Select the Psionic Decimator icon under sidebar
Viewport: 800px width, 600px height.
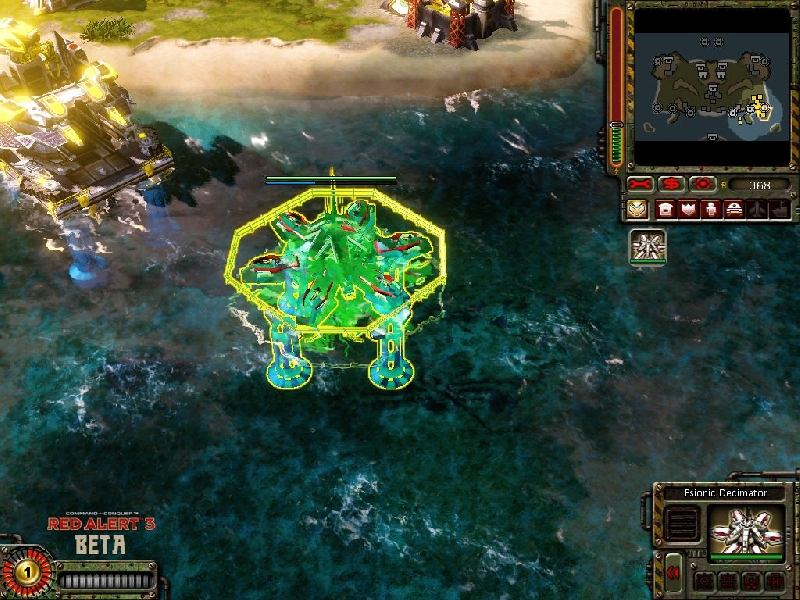[x=648, y=247]
